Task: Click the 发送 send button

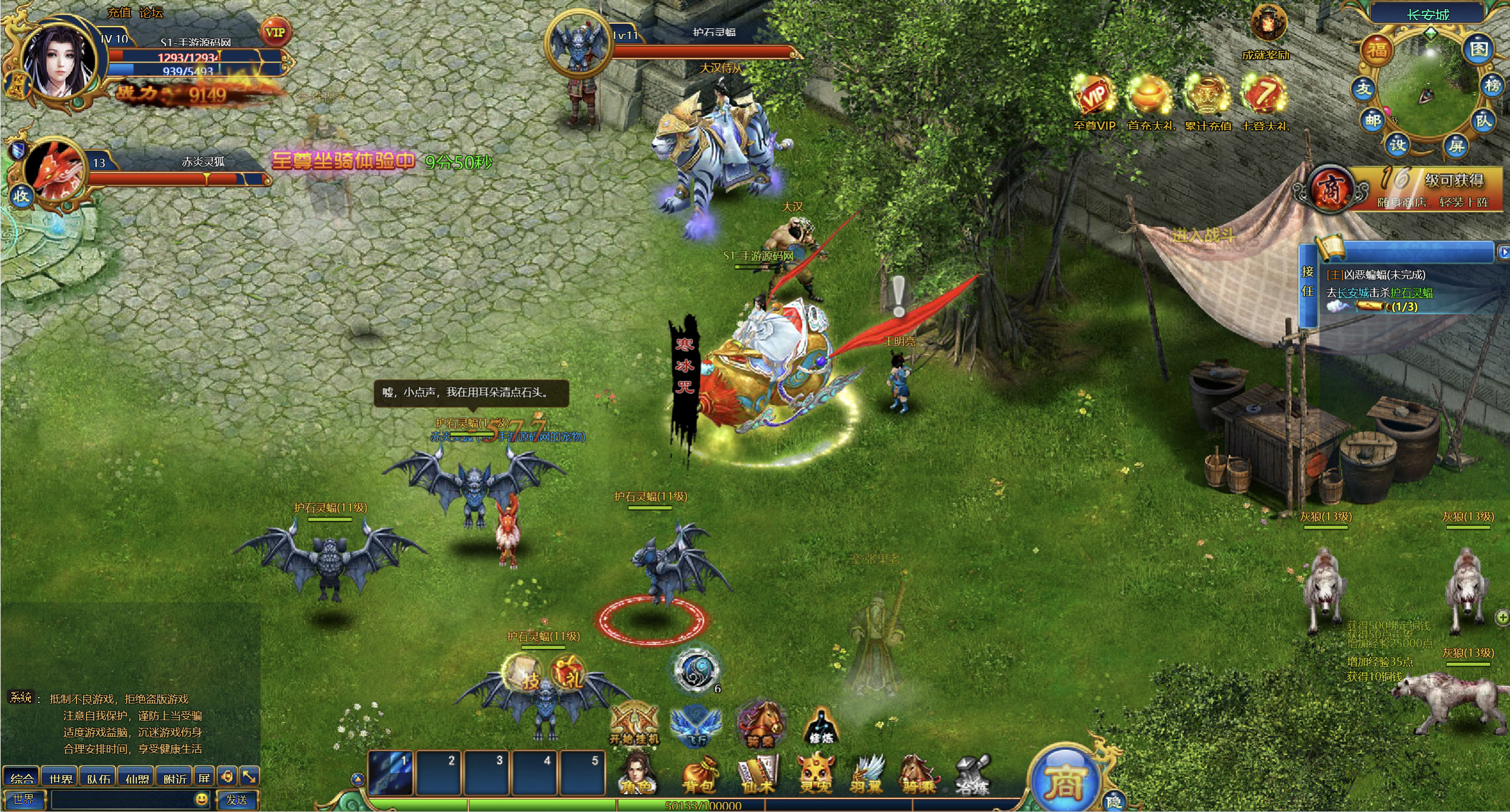Action: click(x=236, y=800)
